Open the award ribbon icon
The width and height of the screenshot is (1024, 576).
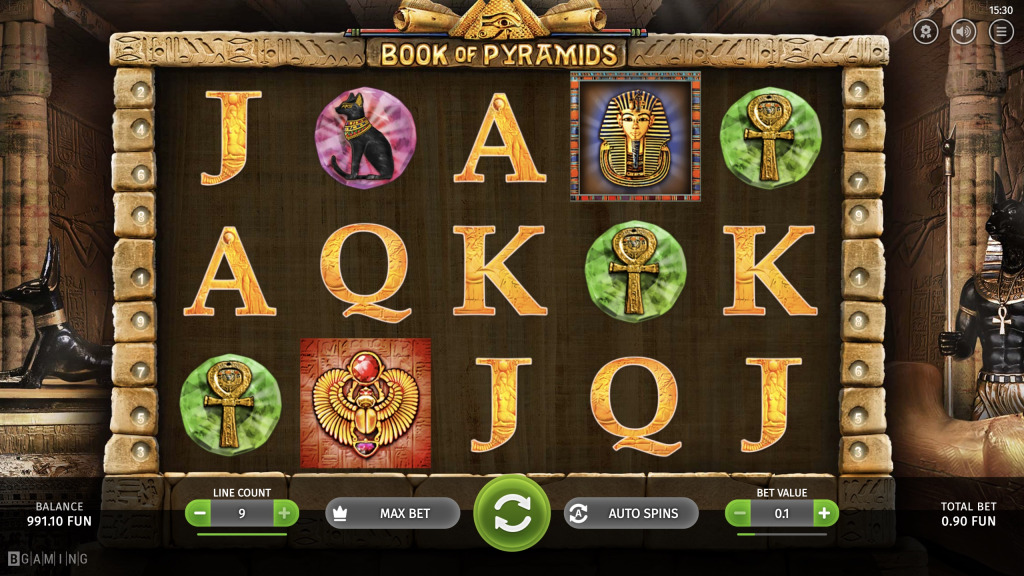pyautogui.click(x=926, y=31)
